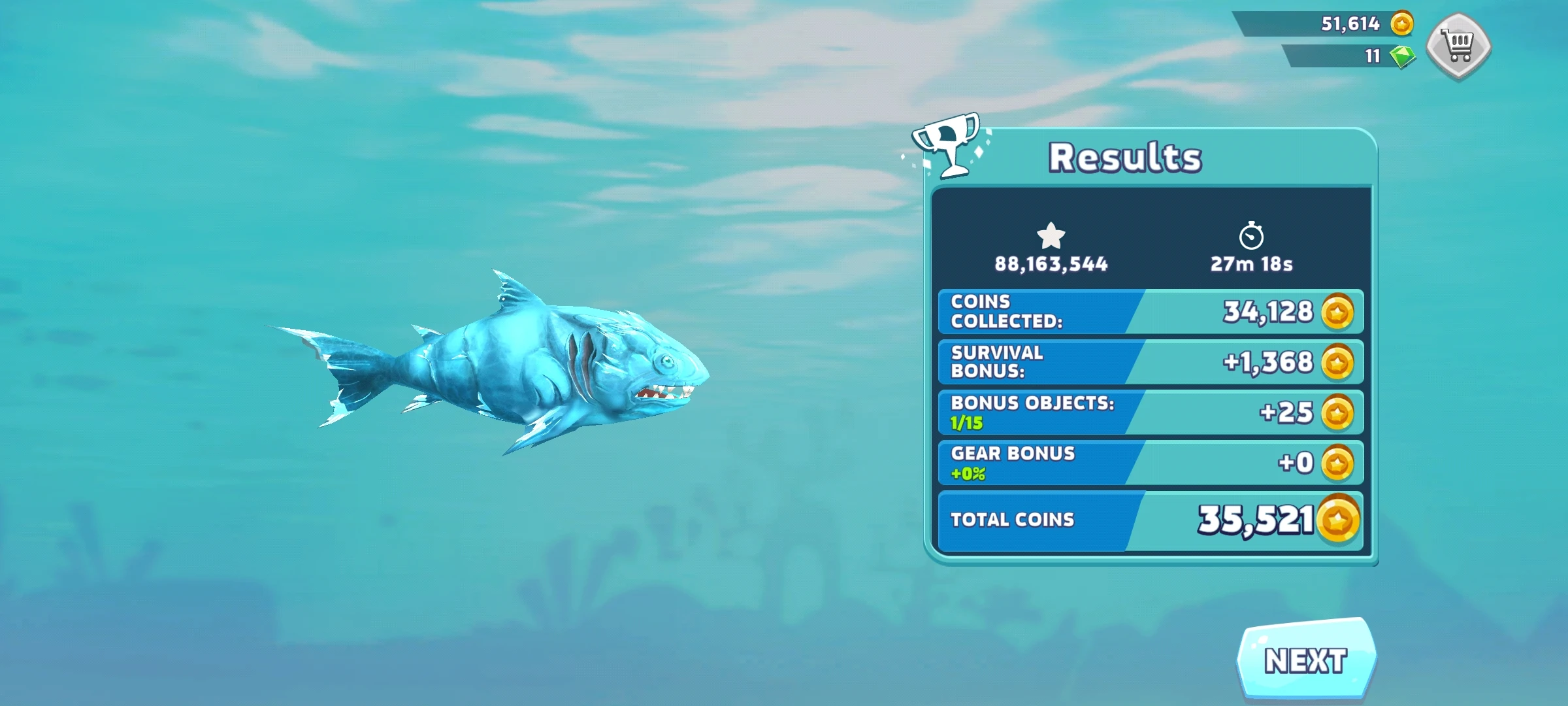Click the Coins Collected amount 34,128
The height and width of the screenshot is (706, 1568).
pyautogui.click(x=1269, y=312)
